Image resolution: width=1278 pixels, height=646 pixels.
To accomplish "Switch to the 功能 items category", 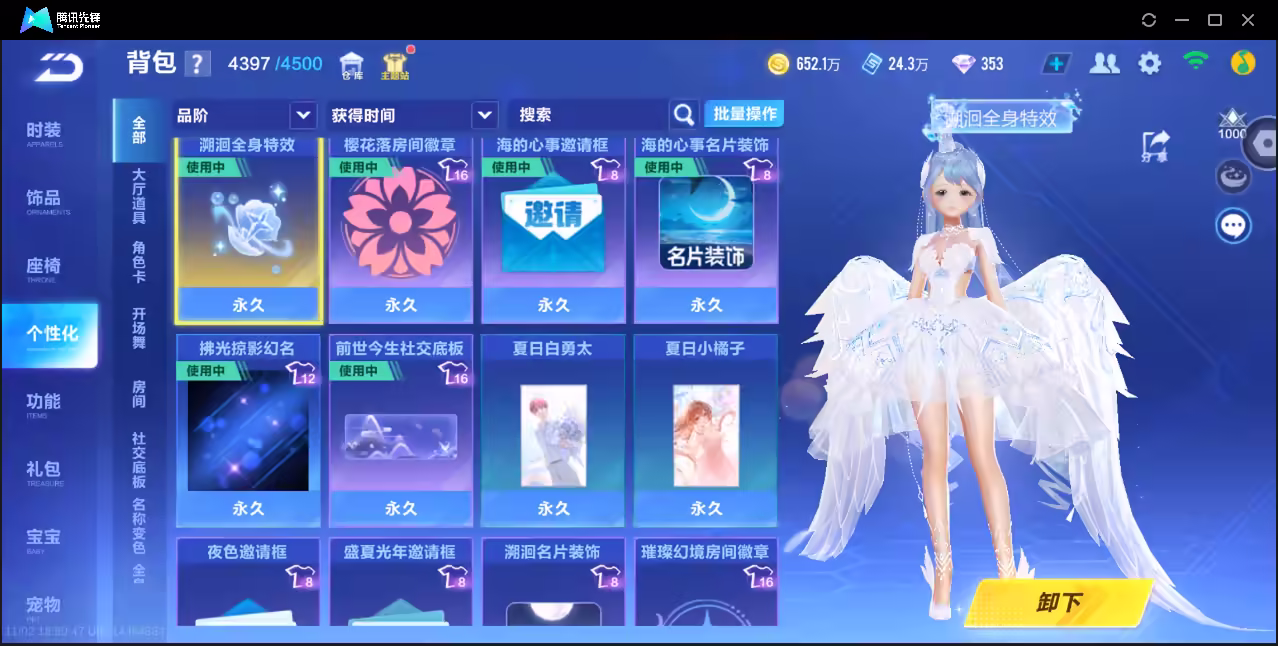I will (x=44, y=403).
